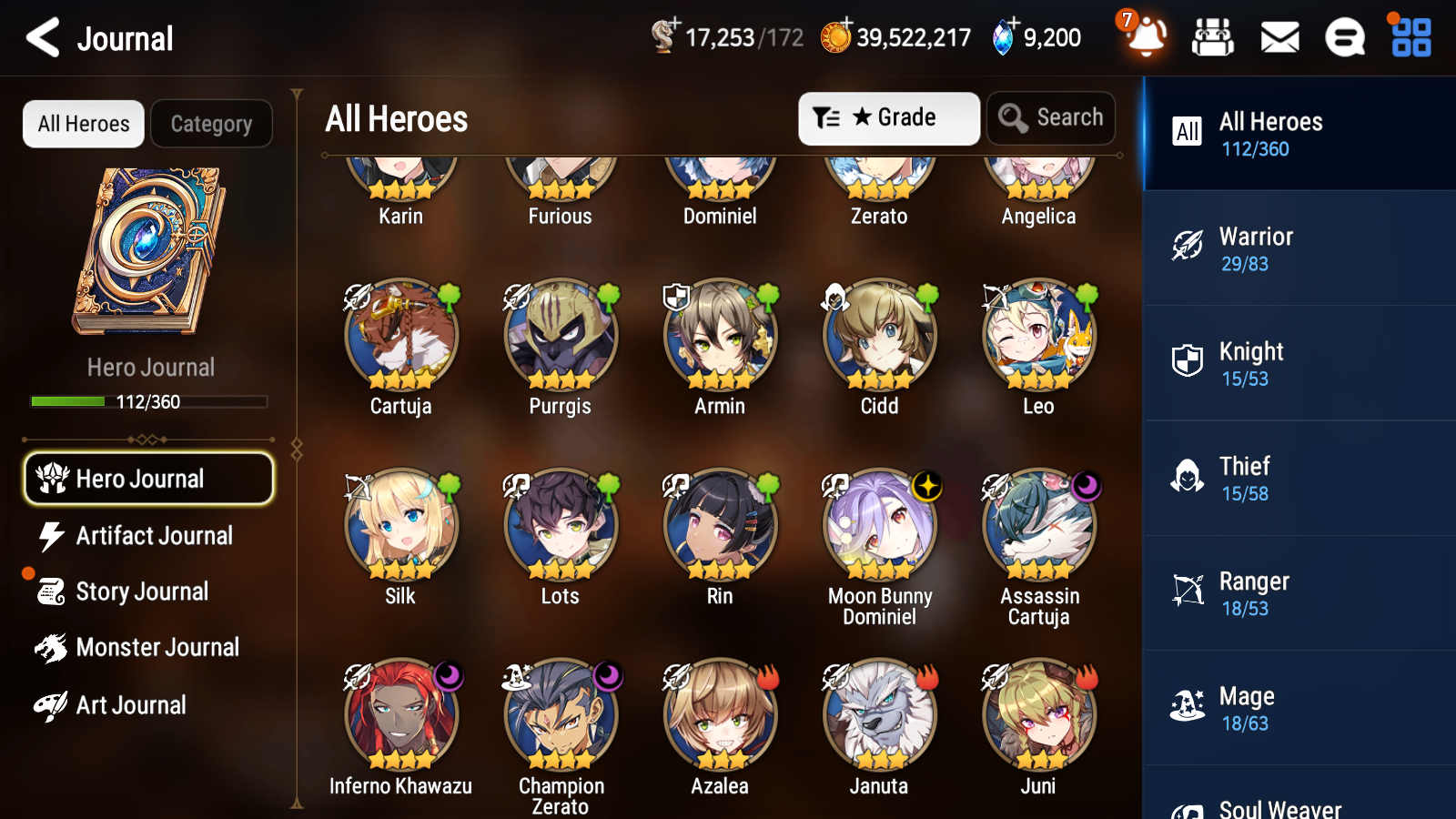1456x819 pixels.
Task: Switch to the Category tab
Action: click(211, 124)
